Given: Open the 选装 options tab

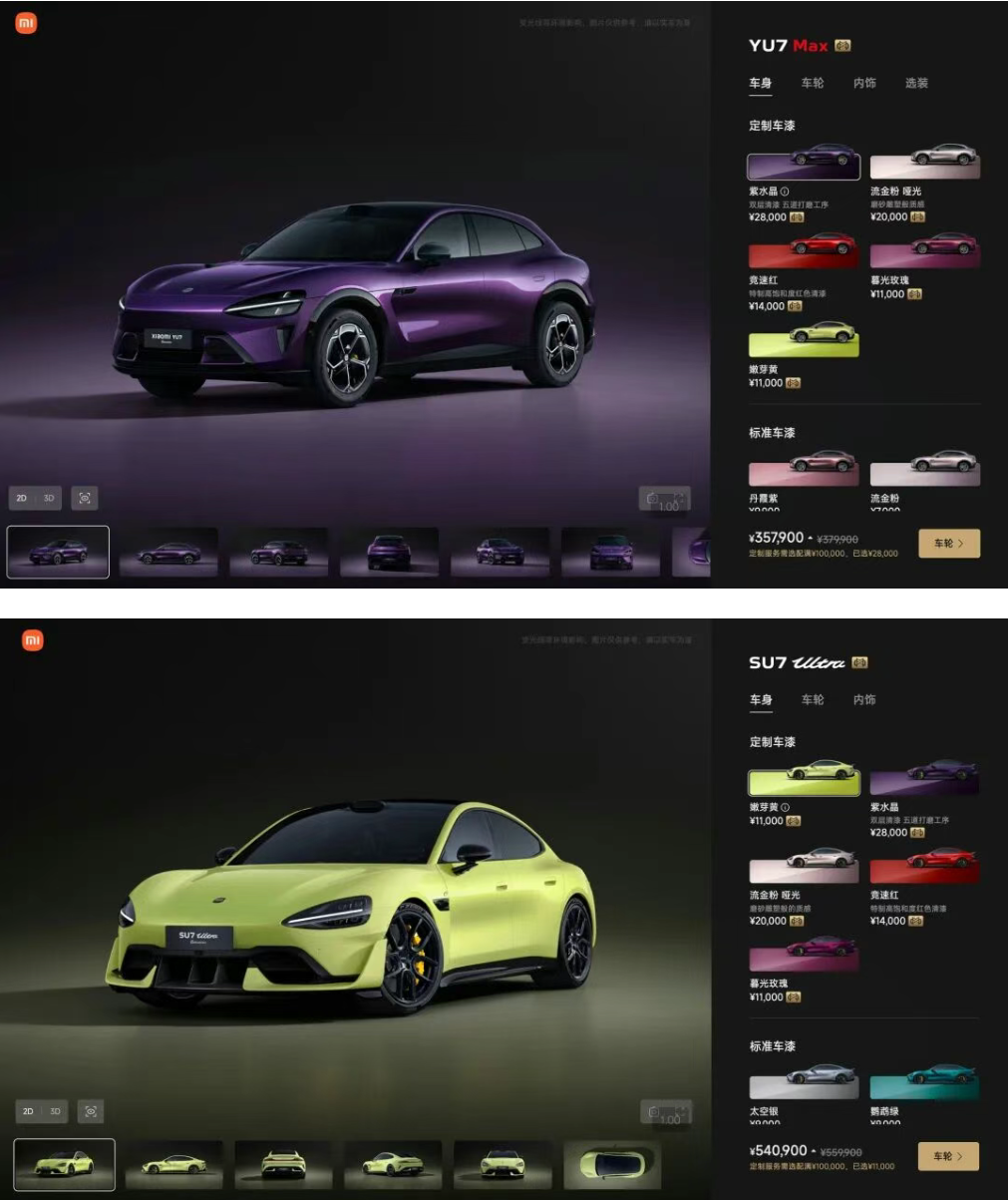Looking at the screenshot, I should (916, 84).
